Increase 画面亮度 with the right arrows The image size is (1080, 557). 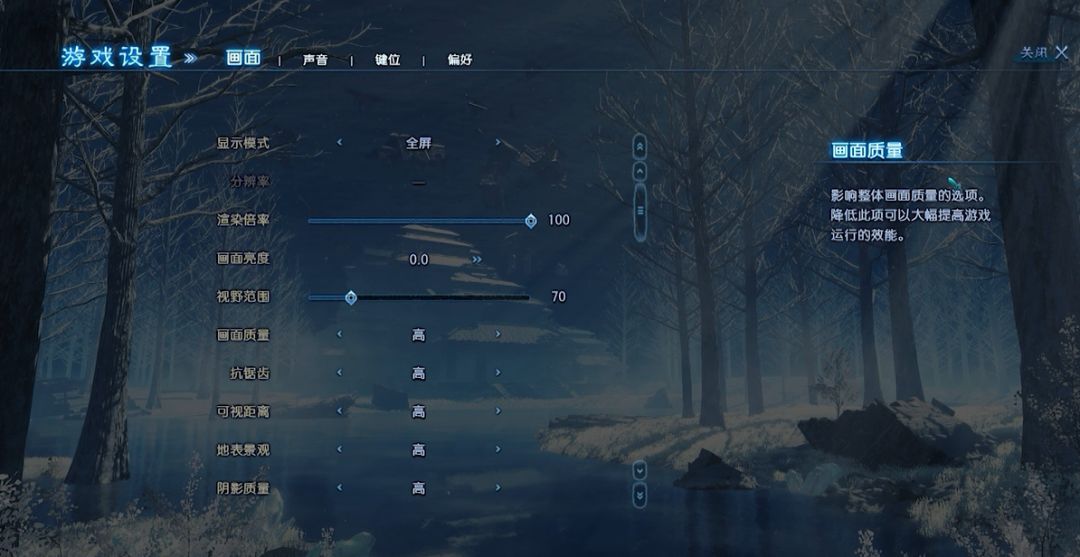coord(477,259)
